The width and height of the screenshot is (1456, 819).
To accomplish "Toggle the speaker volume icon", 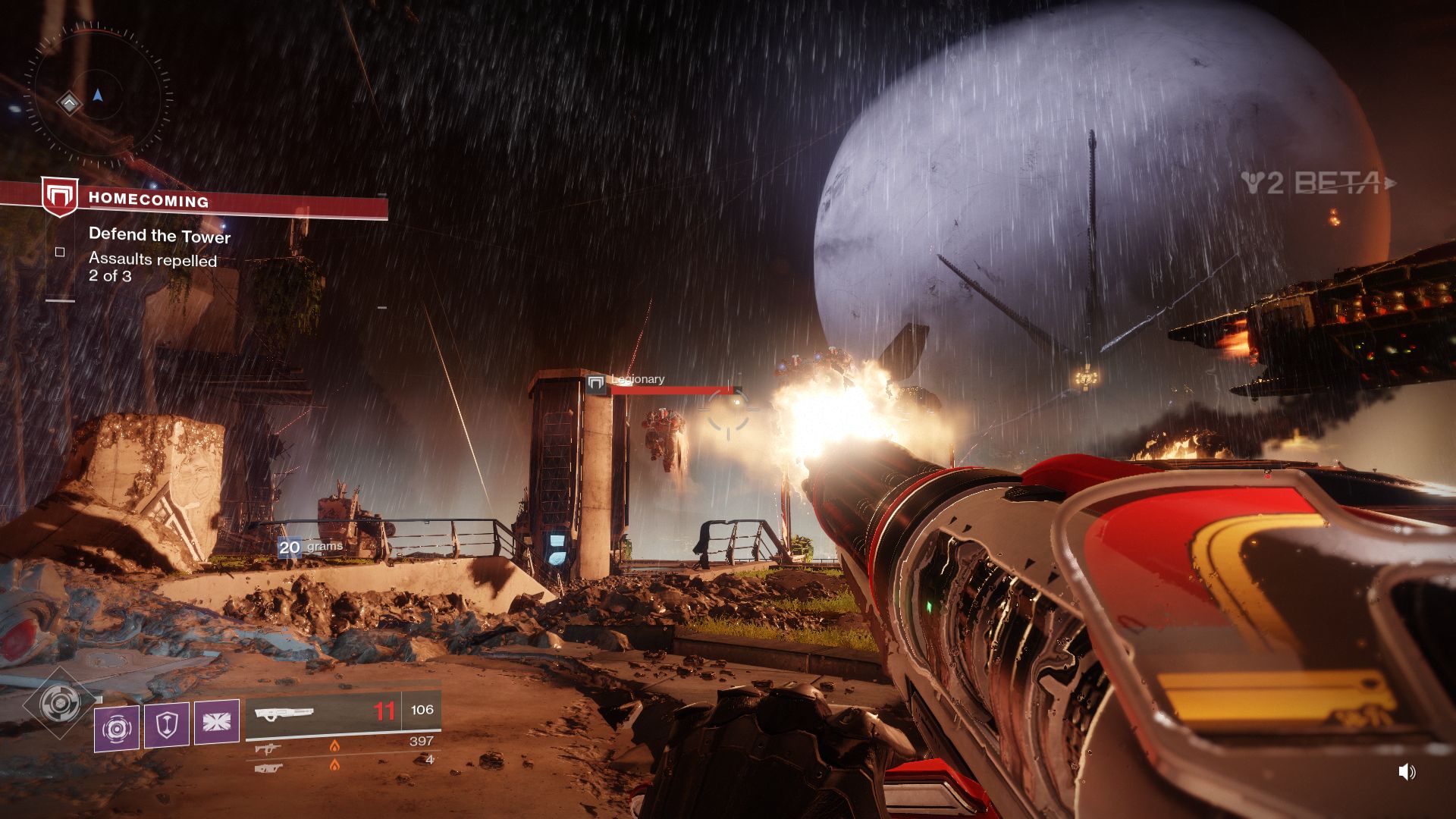I will pyautogui.click(x=1407, y=772).
